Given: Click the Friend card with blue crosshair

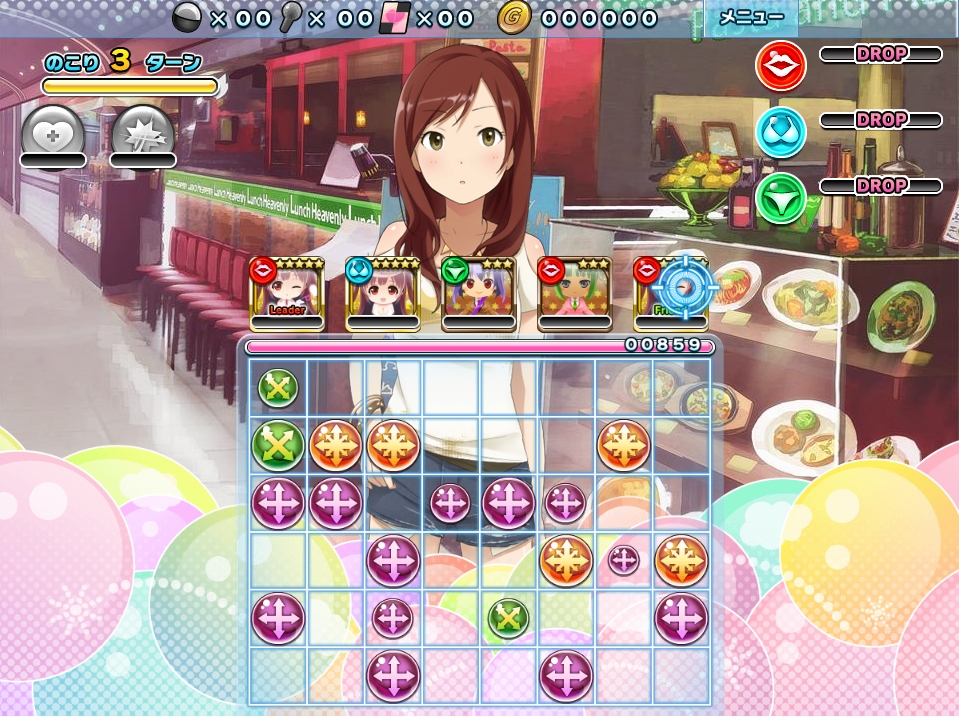Looking at the screenshot, I should (x=671, y=293).
